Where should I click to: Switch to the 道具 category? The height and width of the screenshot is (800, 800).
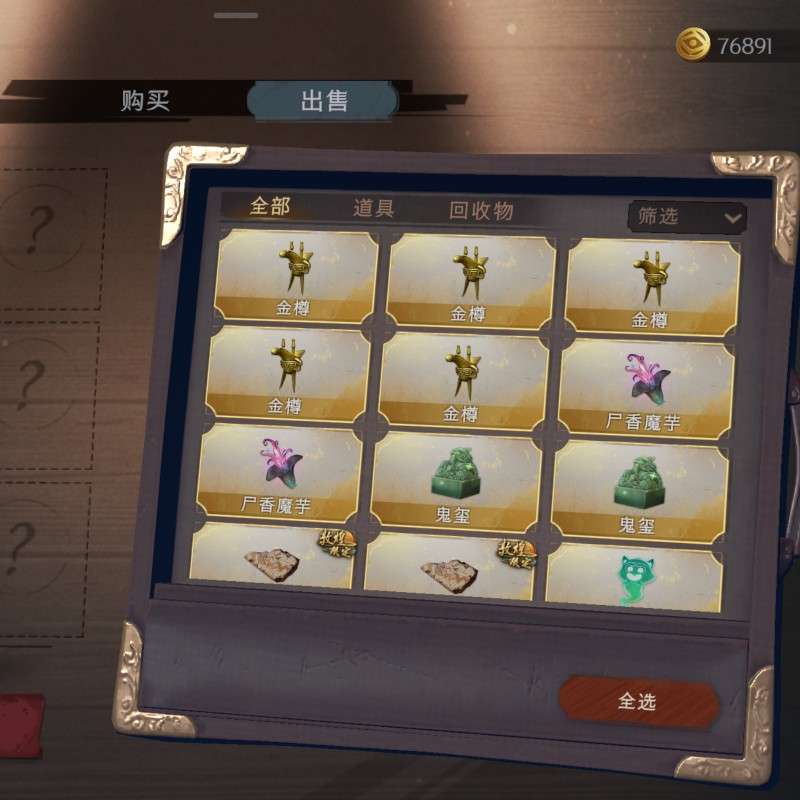(x=374, y=209)
